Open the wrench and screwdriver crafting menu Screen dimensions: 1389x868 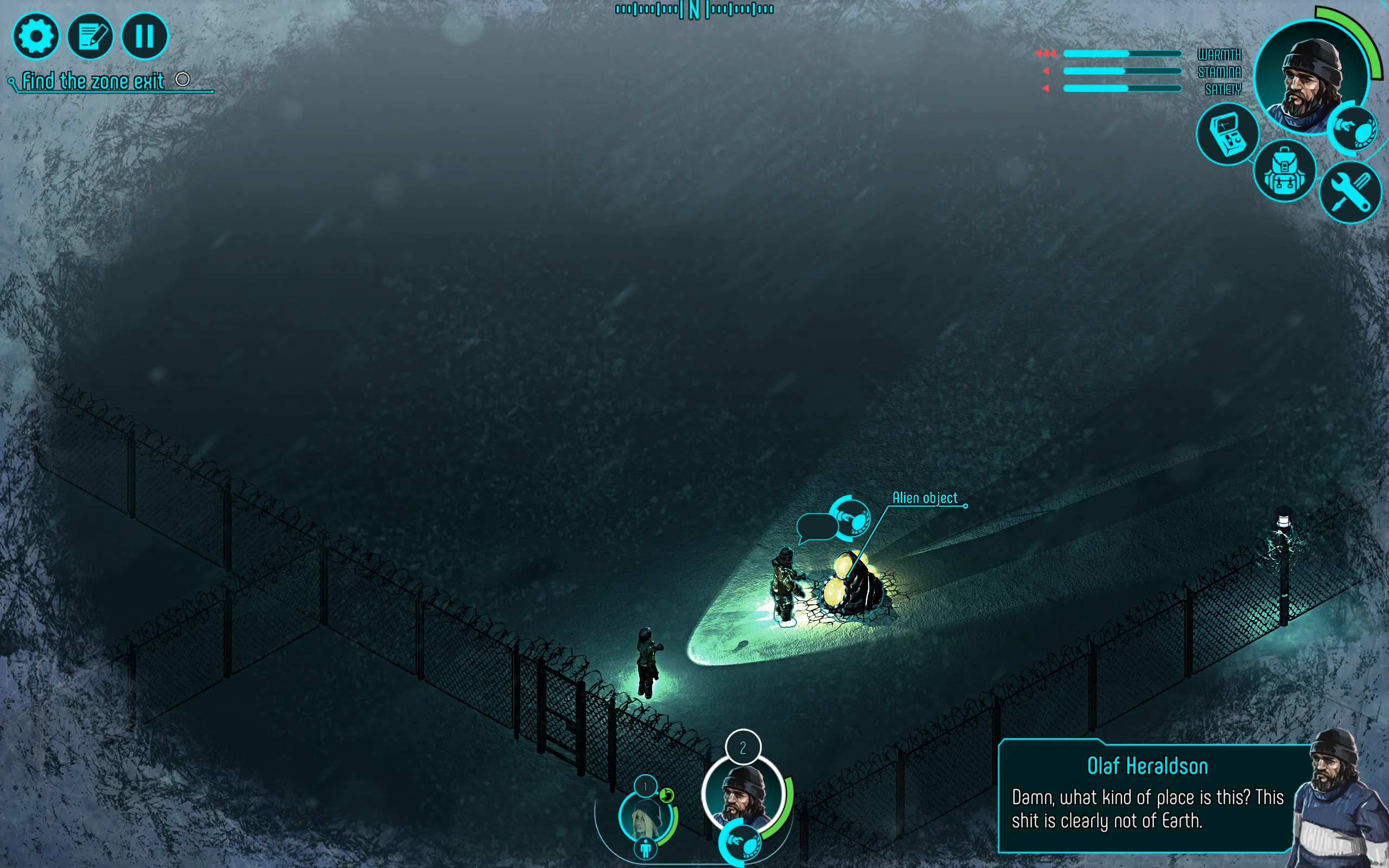pyautogui.click(x=1349, y=192)
